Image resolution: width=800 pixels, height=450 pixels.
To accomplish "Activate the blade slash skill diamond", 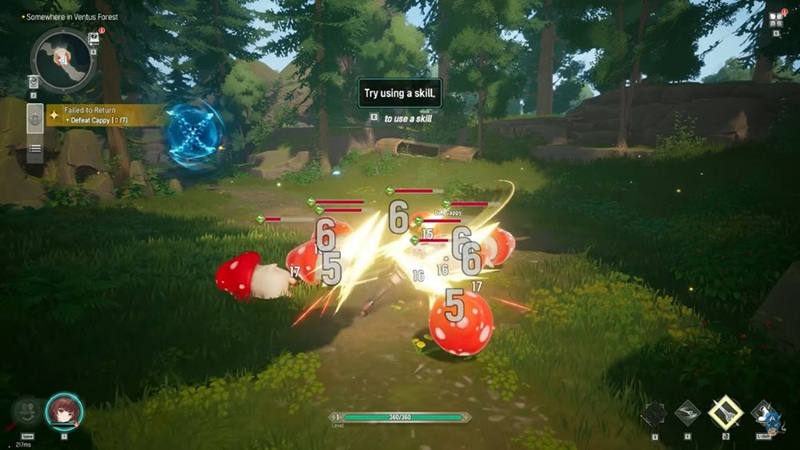I will tap(689, 414).
